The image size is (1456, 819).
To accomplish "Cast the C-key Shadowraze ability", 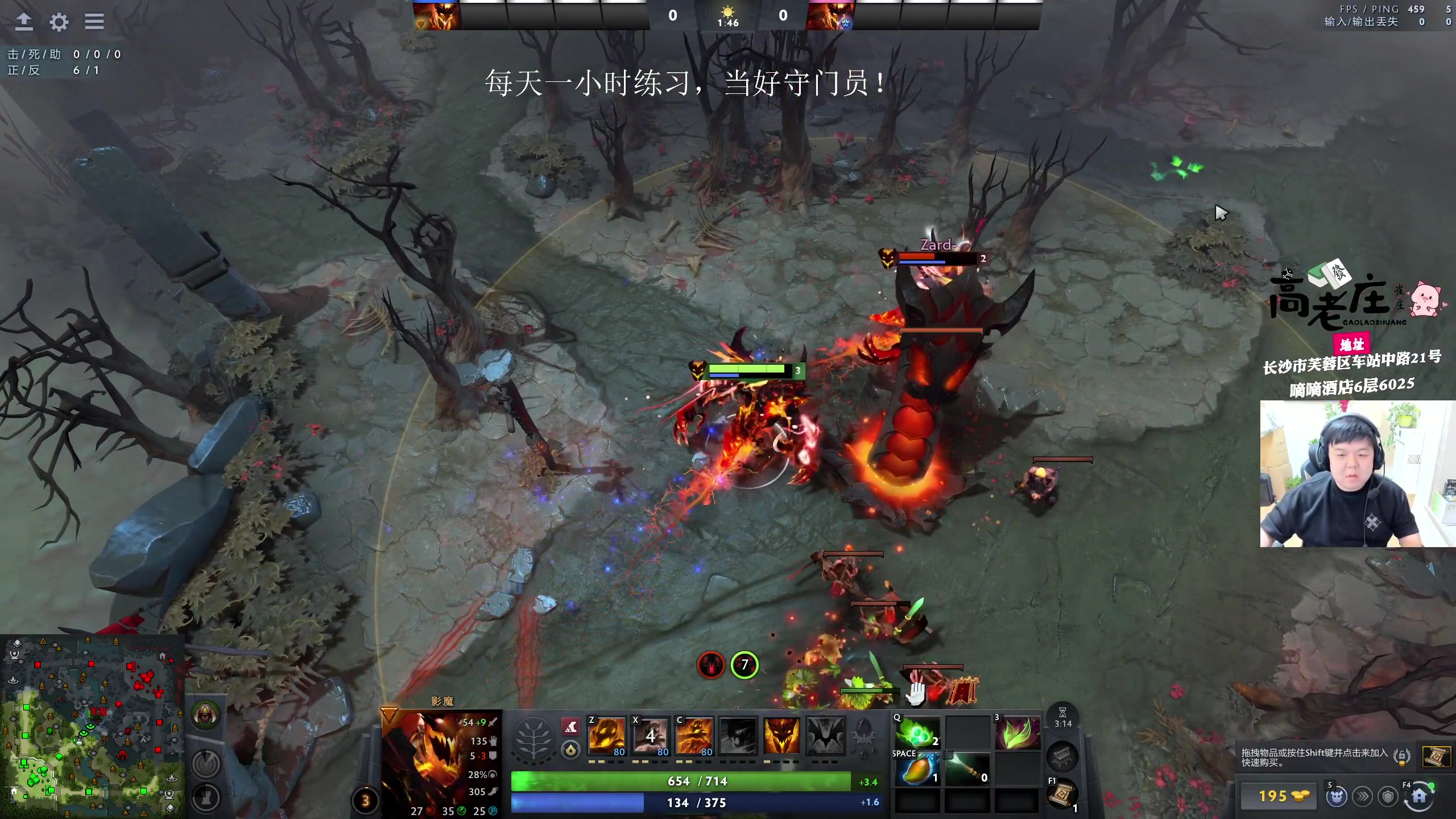I will tap(694, 736).
